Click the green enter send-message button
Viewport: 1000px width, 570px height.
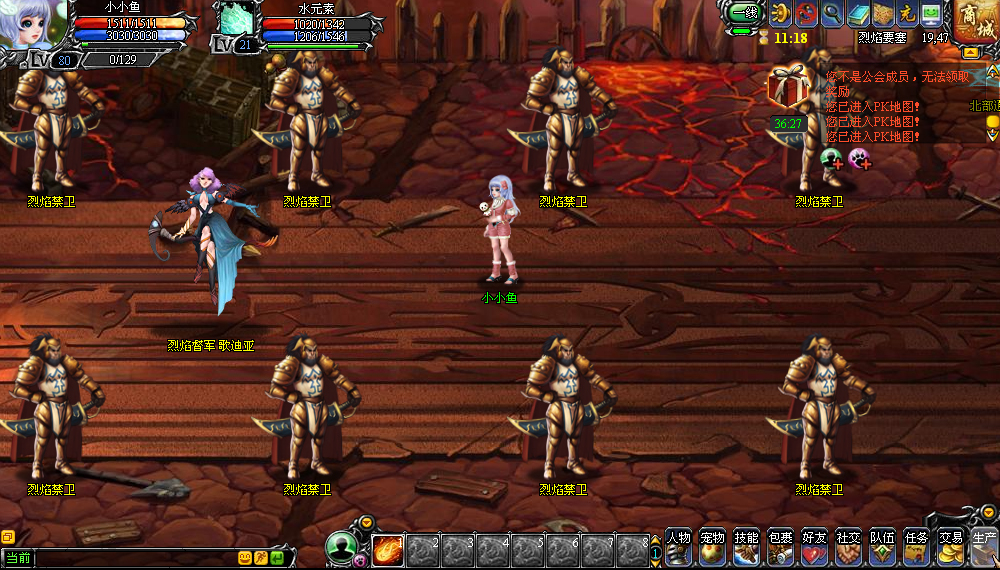pos(277,558)
